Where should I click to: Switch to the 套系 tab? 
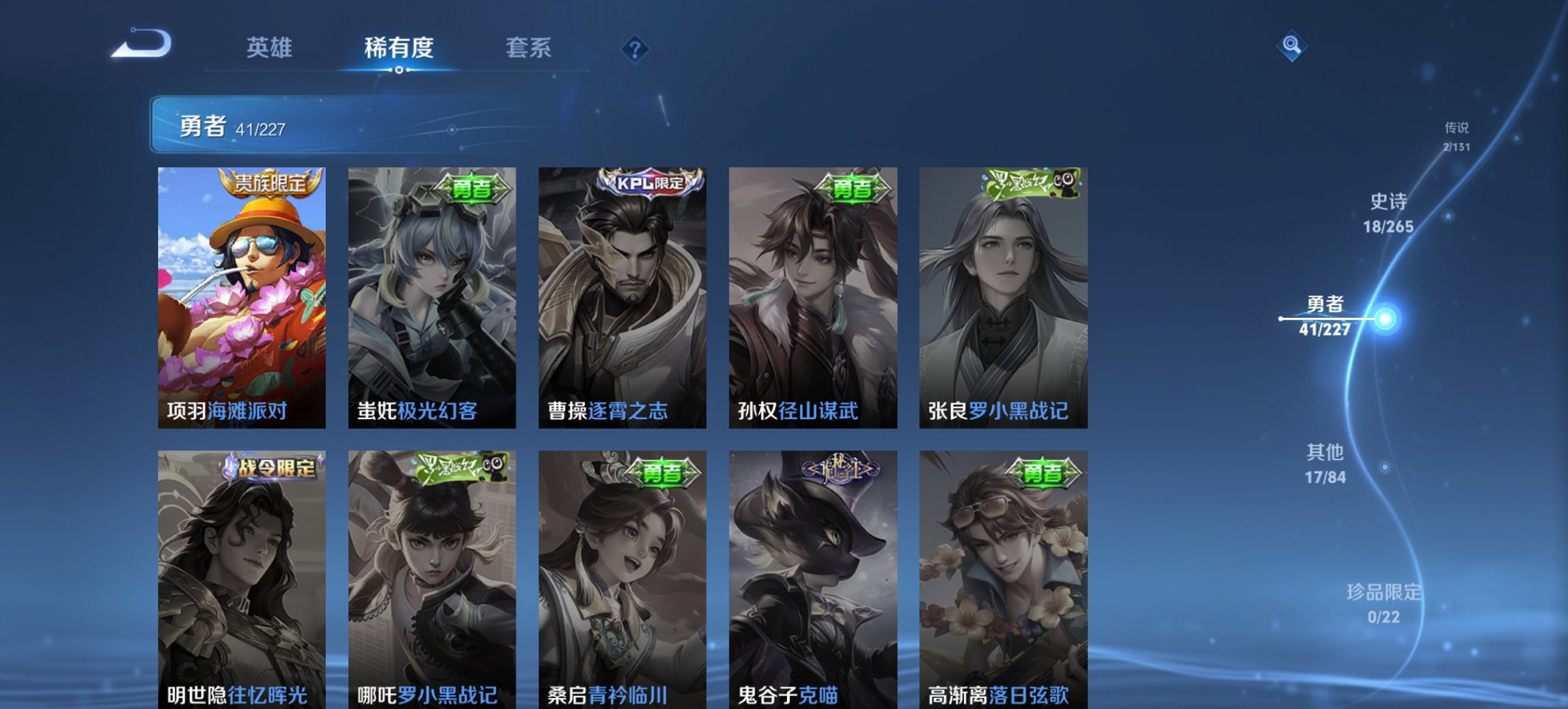[528, 48]
